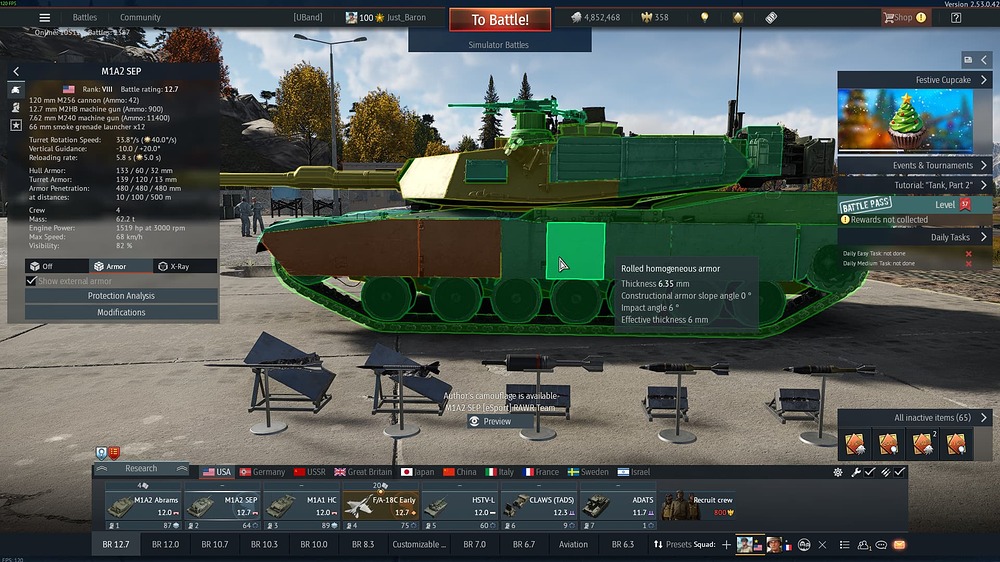Select the Germany nation tab

[x=262, y=472]
